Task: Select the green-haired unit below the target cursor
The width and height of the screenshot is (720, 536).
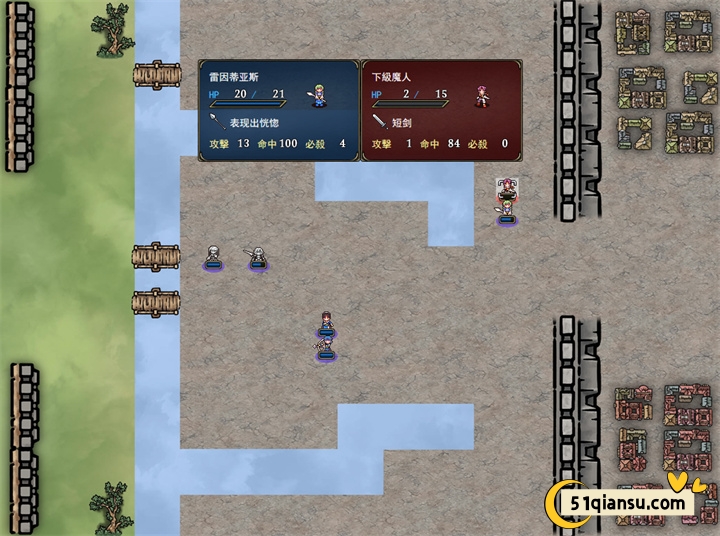Action: pyautogui.click(x=507, y=210)
